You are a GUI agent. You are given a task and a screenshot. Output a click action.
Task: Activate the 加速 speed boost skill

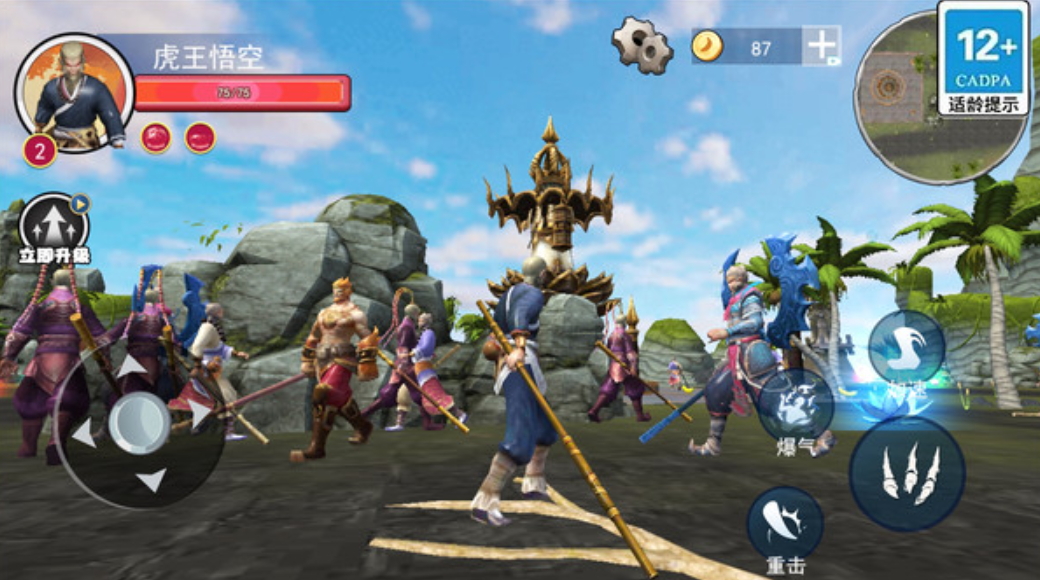[906, 347]
